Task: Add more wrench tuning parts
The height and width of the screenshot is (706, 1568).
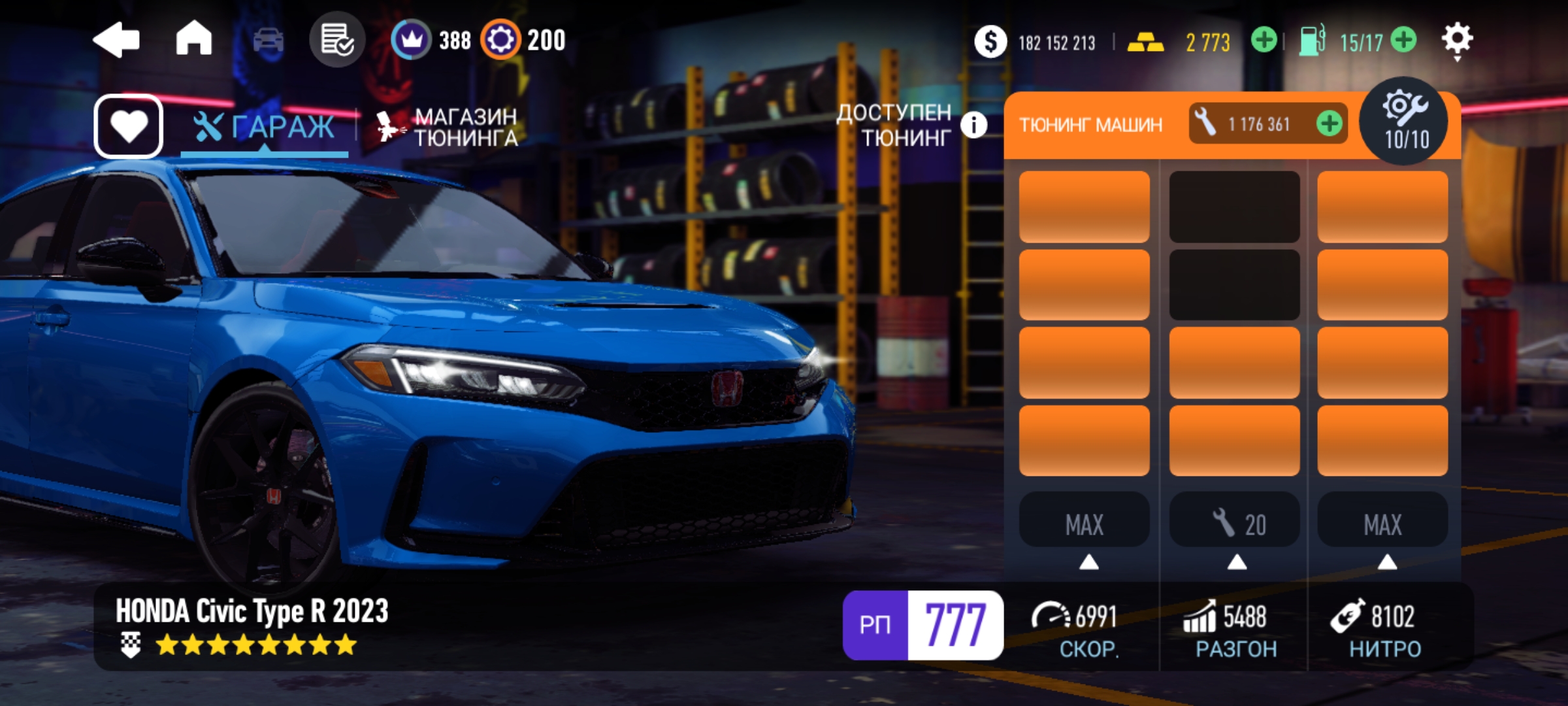Action: (1329, 124)
